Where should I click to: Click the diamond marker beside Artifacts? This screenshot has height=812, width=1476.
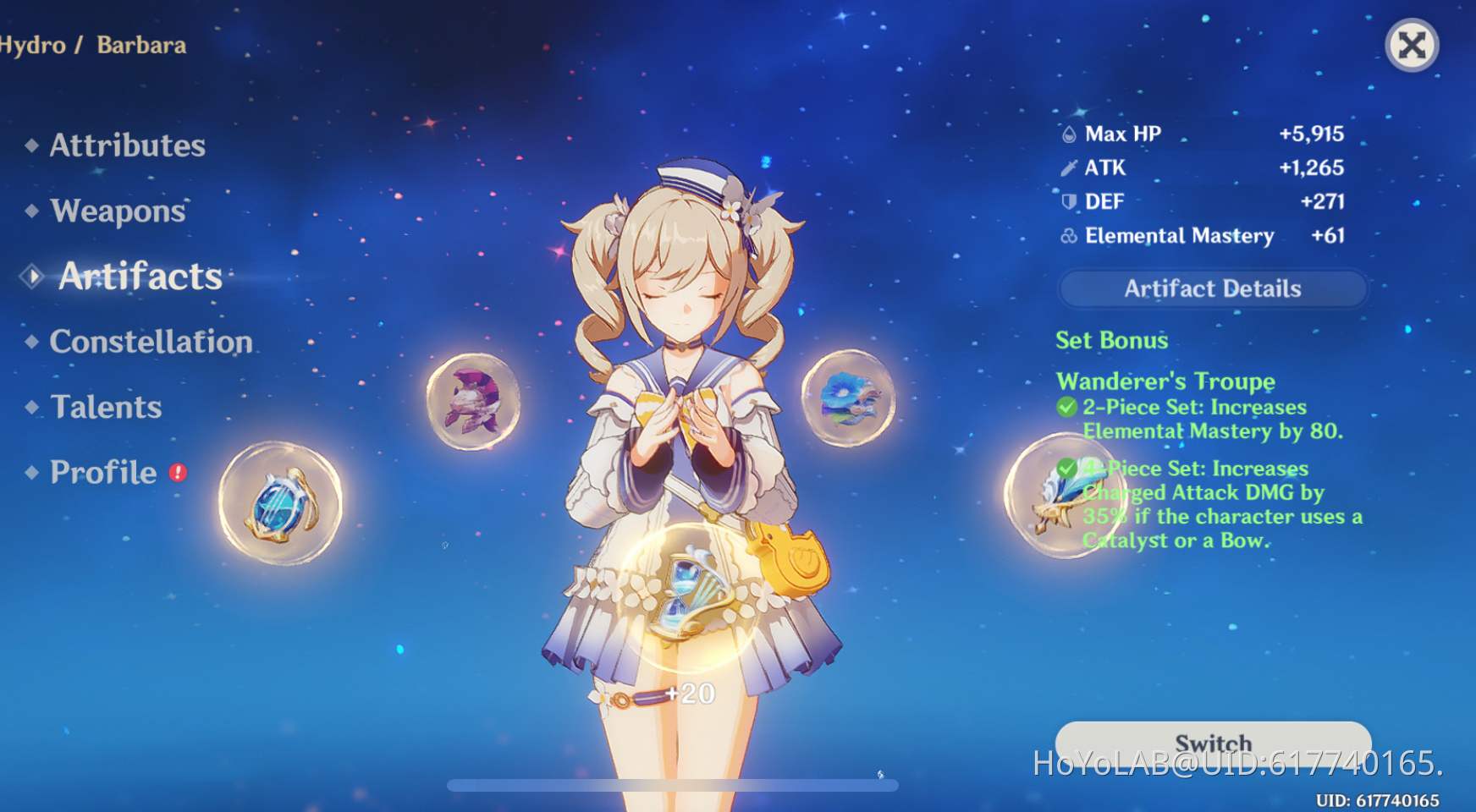pos(30,274)
